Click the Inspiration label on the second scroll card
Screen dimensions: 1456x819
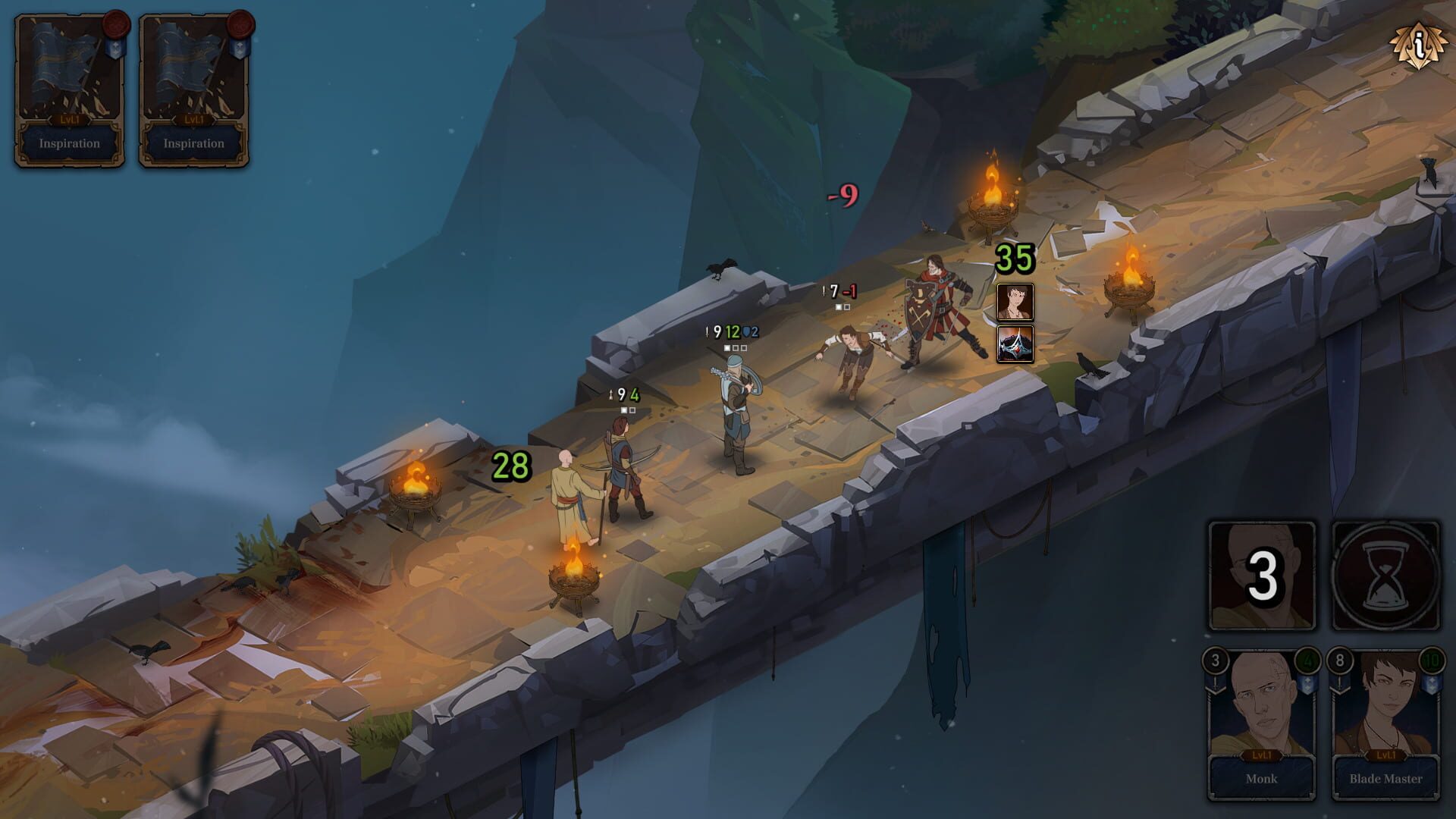pos(193,143)
